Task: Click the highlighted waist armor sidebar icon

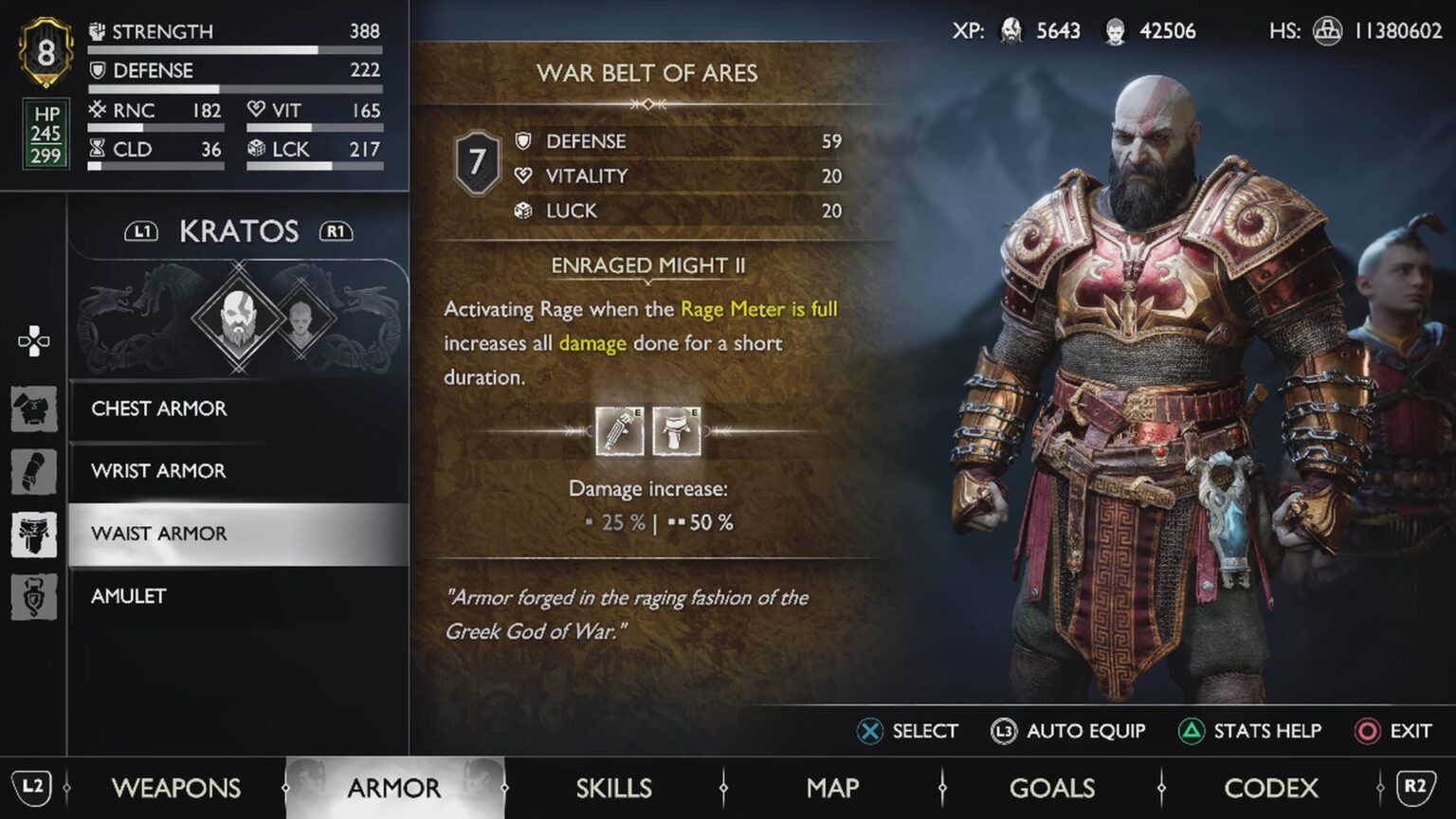Action: 34,534
